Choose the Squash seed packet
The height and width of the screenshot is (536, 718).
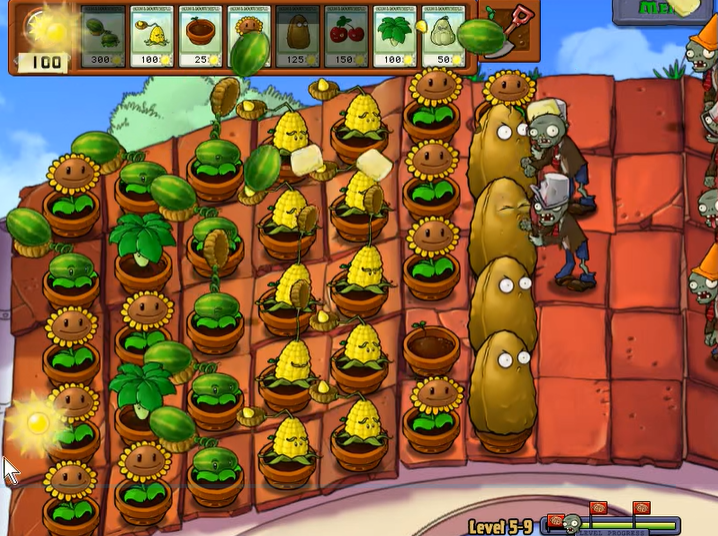click(x=445, y=38)
